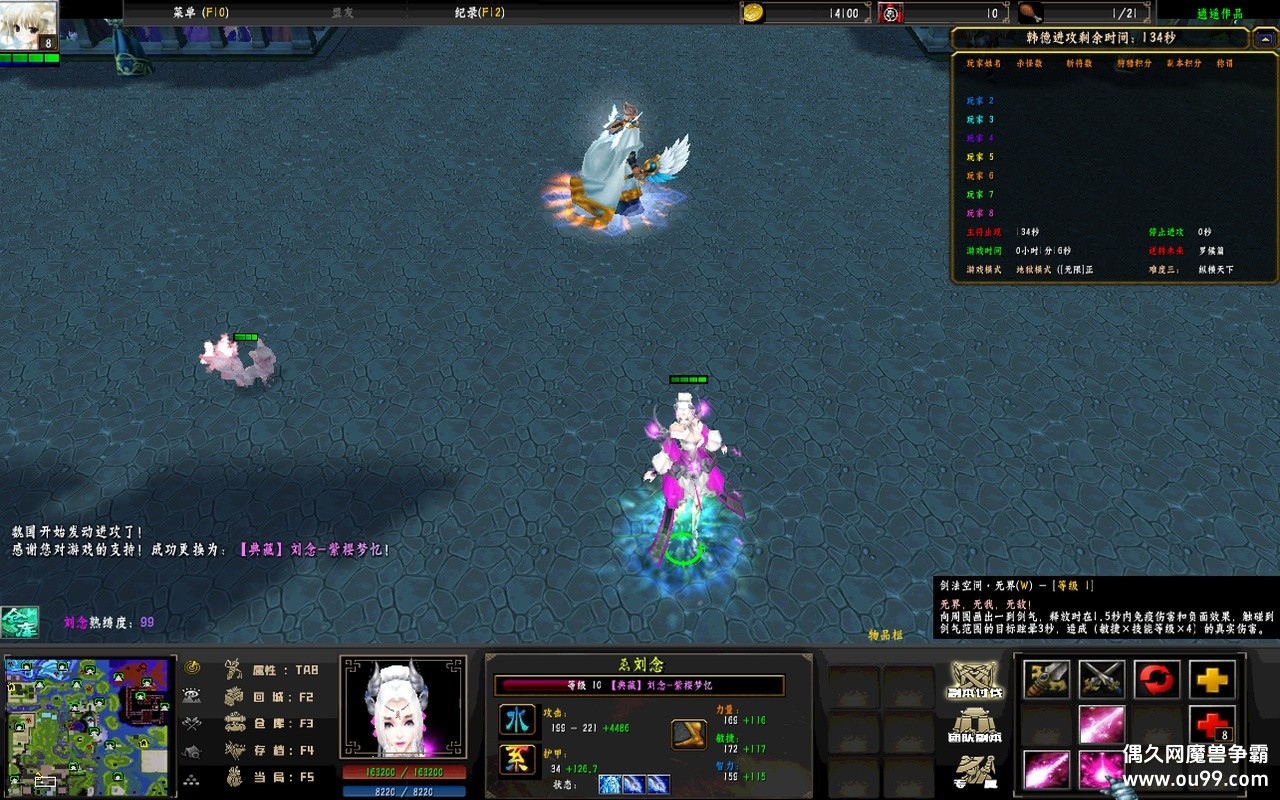The height and width of the screenshot is (800, 1280).
Task: Open the 副本讨伐 dungeon crusade button
Action: tap(975, 680)
